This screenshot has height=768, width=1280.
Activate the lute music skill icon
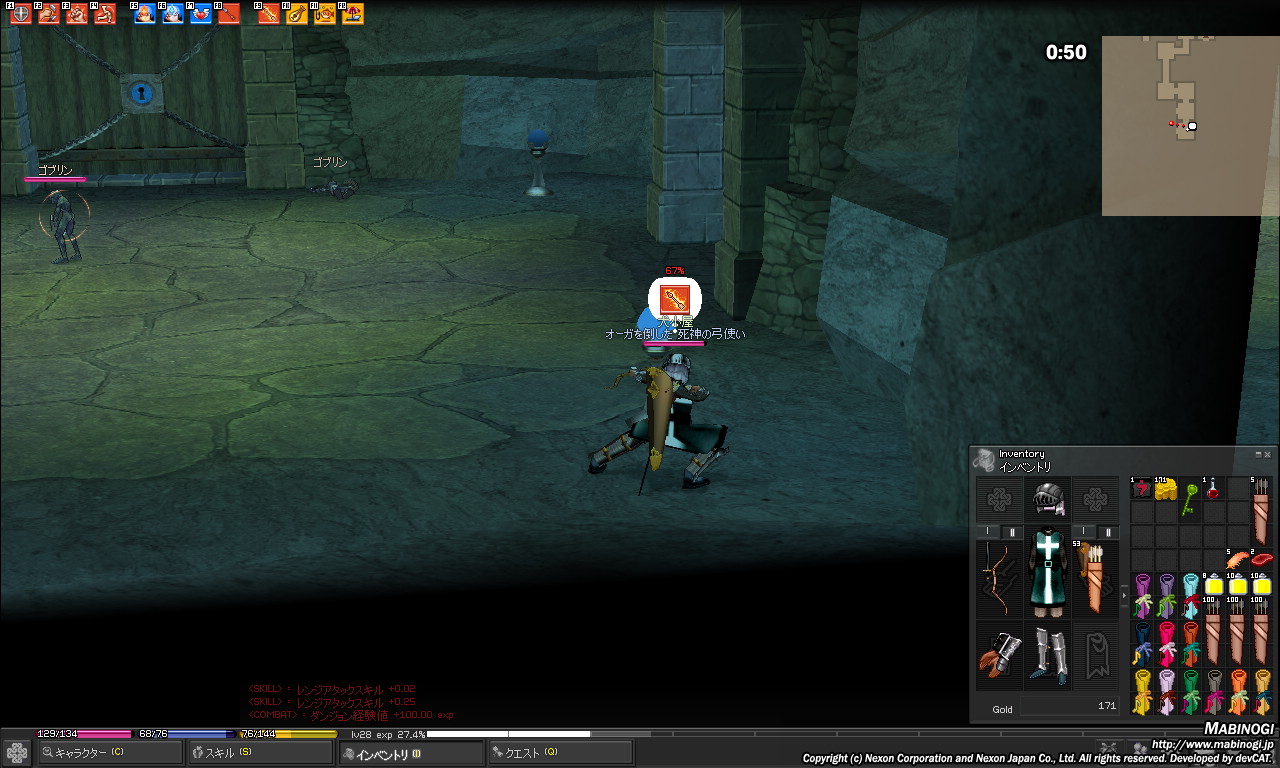pyautogui.click(x=297, y=14)
